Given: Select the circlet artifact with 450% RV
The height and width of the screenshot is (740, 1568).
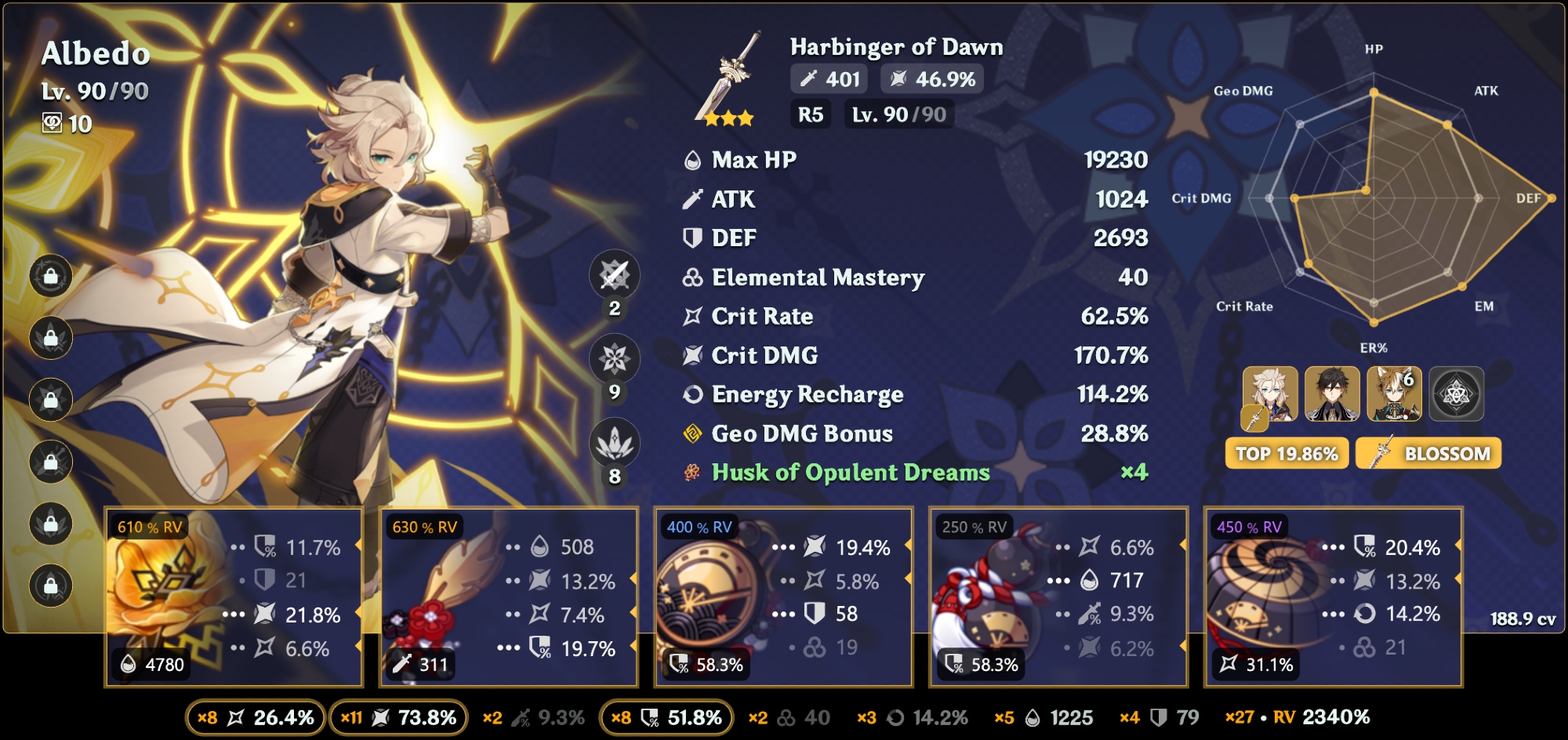Looking at the screenshot, I should pyautogui.click(x=1333, y=597).
